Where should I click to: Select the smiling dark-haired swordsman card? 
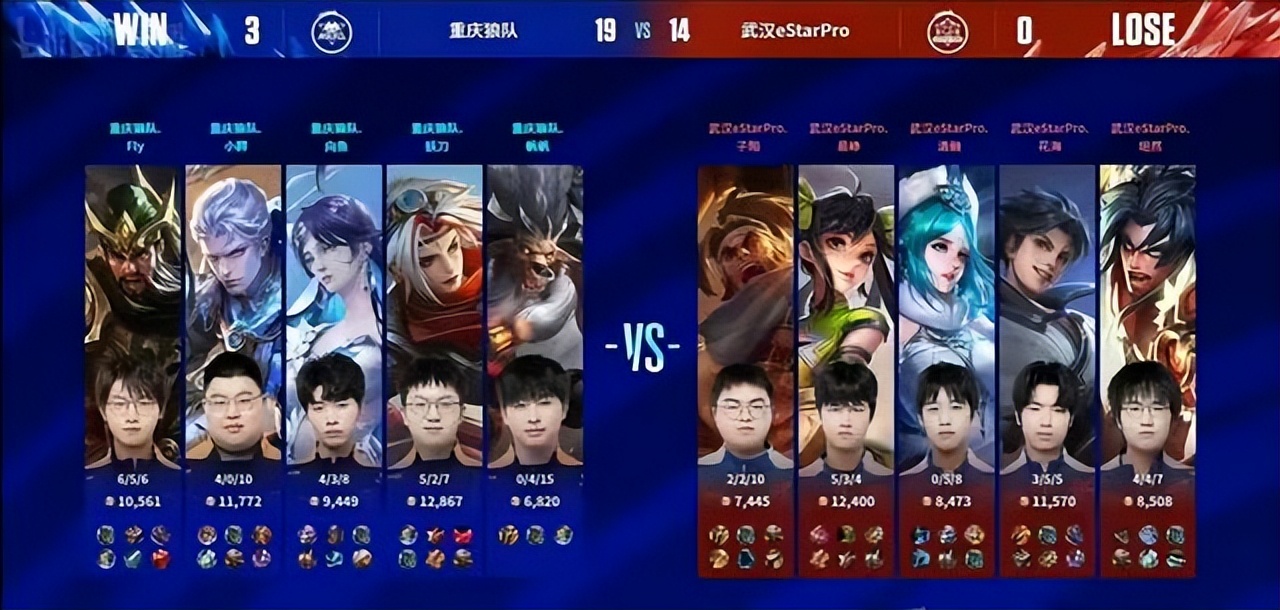click(x=1047, y=315)
